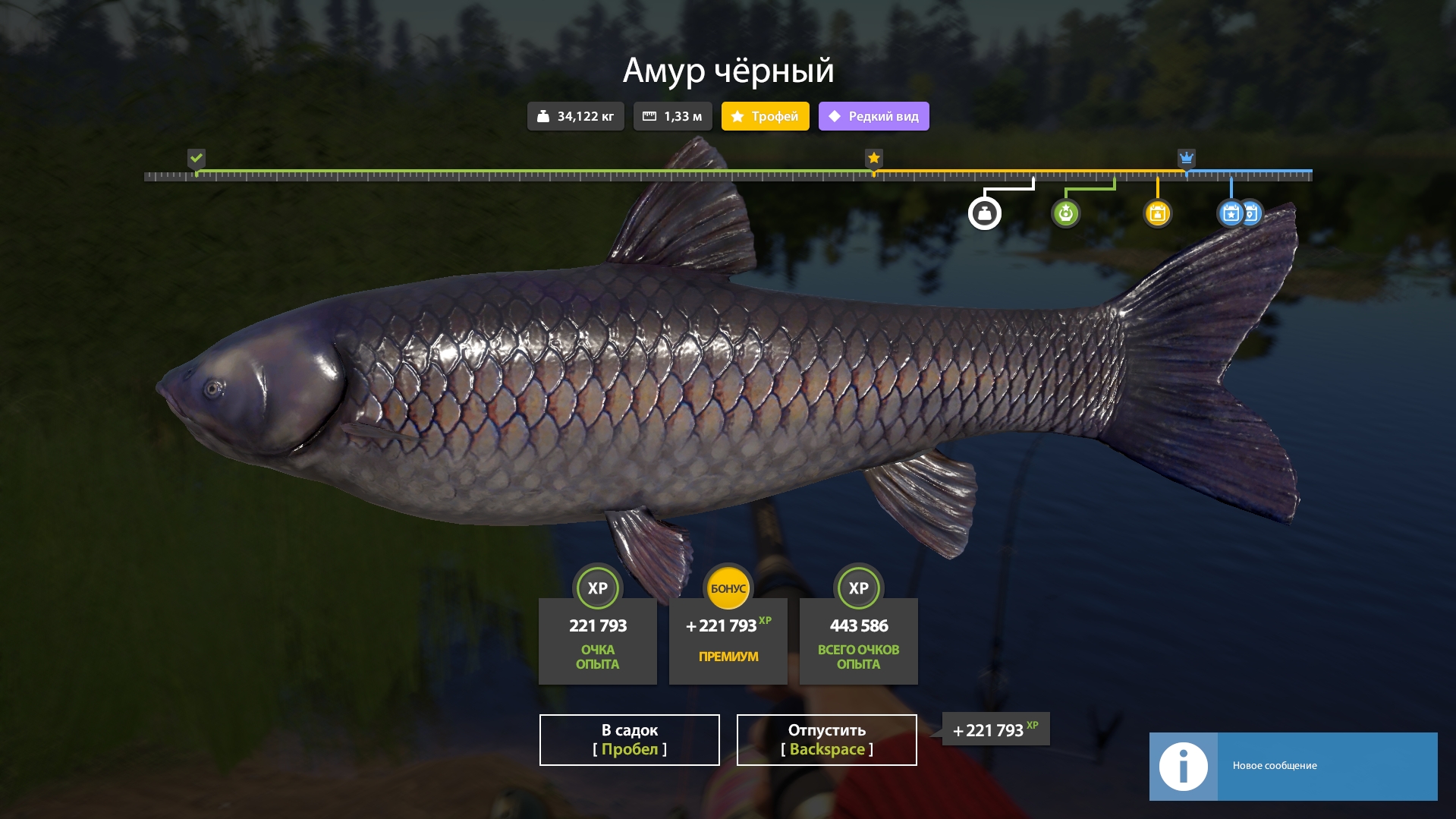Click the white weight marker icon
Screen dimensions: 1456x819
(984, 213)
